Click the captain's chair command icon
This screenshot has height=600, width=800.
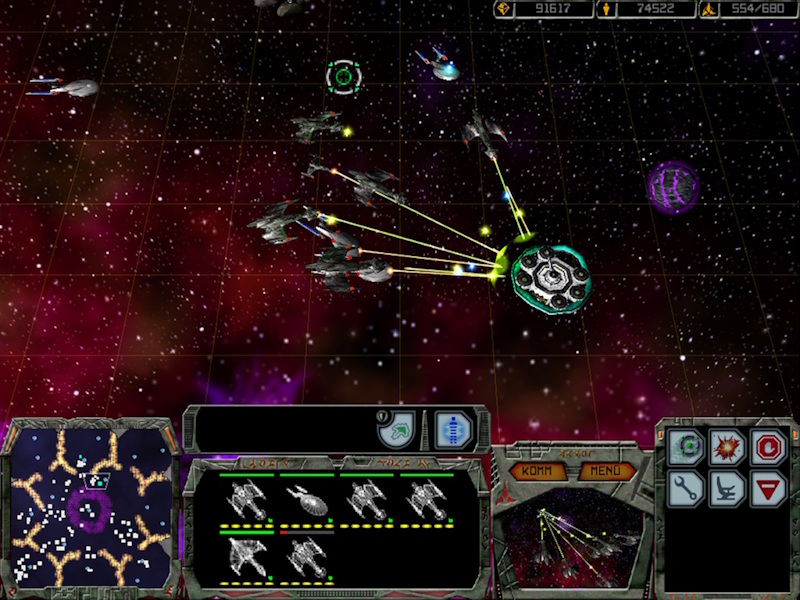(x=727, y=488)
